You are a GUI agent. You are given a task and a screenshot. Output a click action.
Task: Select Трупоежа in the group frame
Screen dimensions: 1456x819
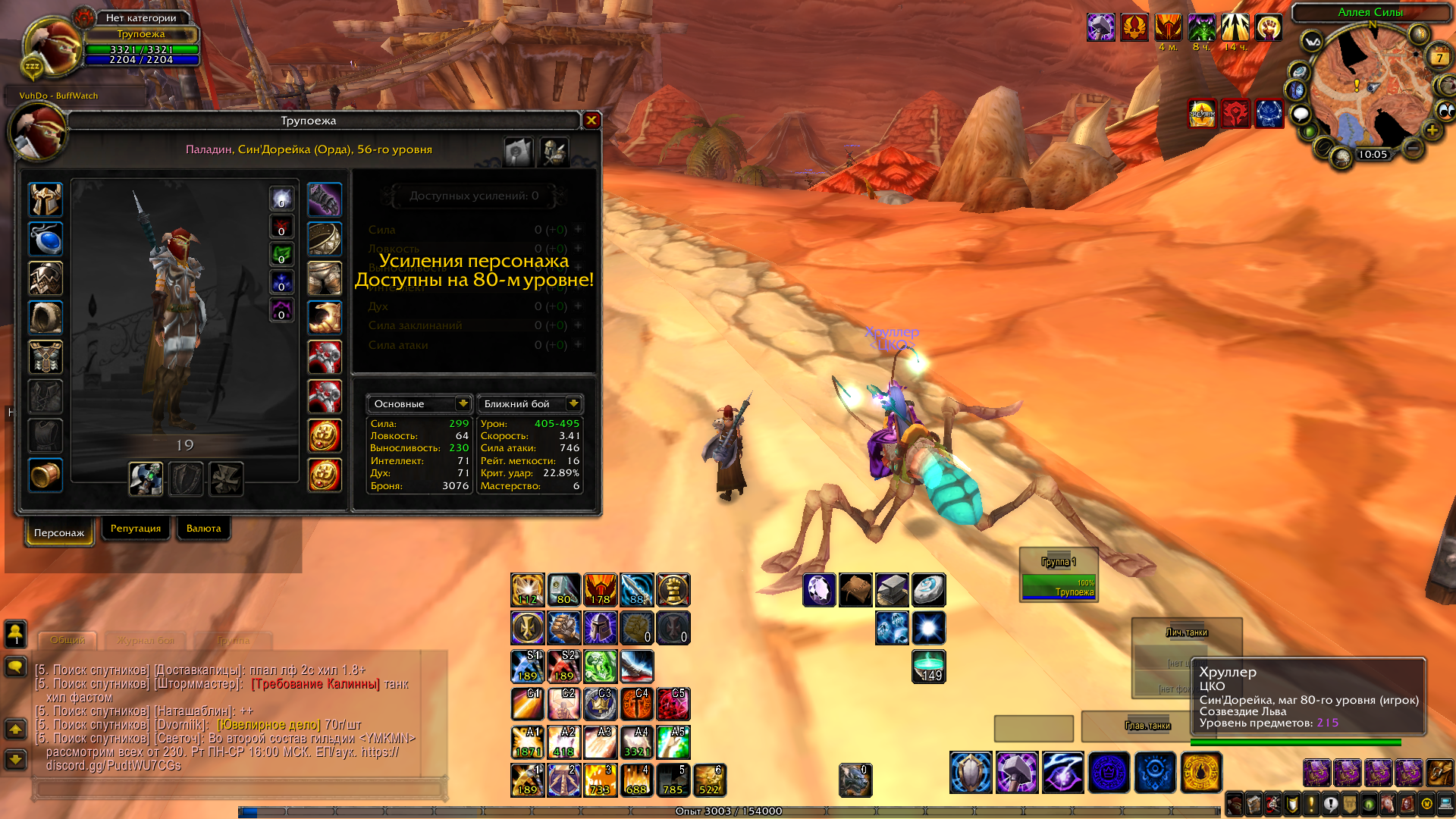click(1059, 587)
